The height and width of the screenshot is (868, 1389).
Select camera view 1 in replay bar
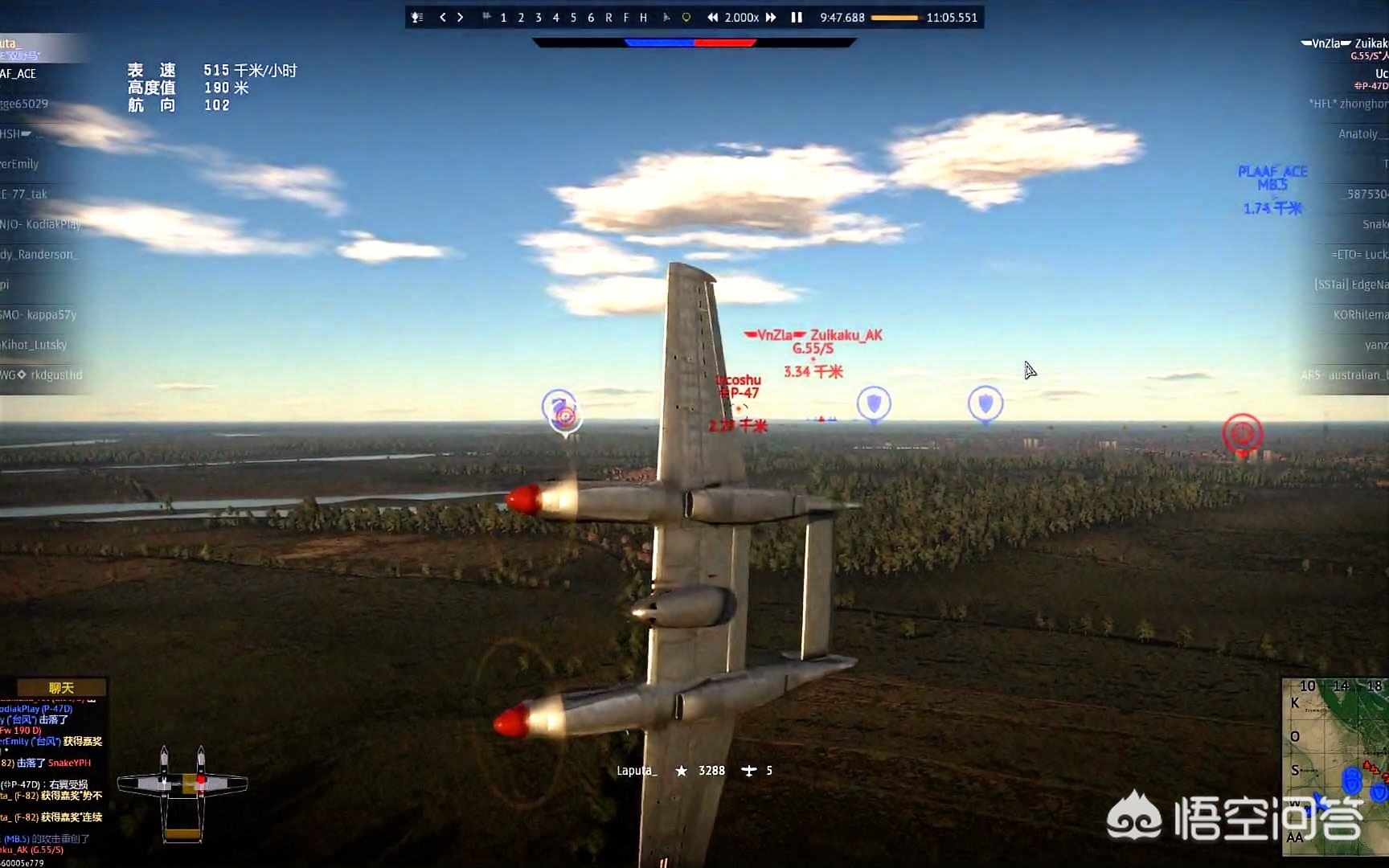click(x=503, y=17)
